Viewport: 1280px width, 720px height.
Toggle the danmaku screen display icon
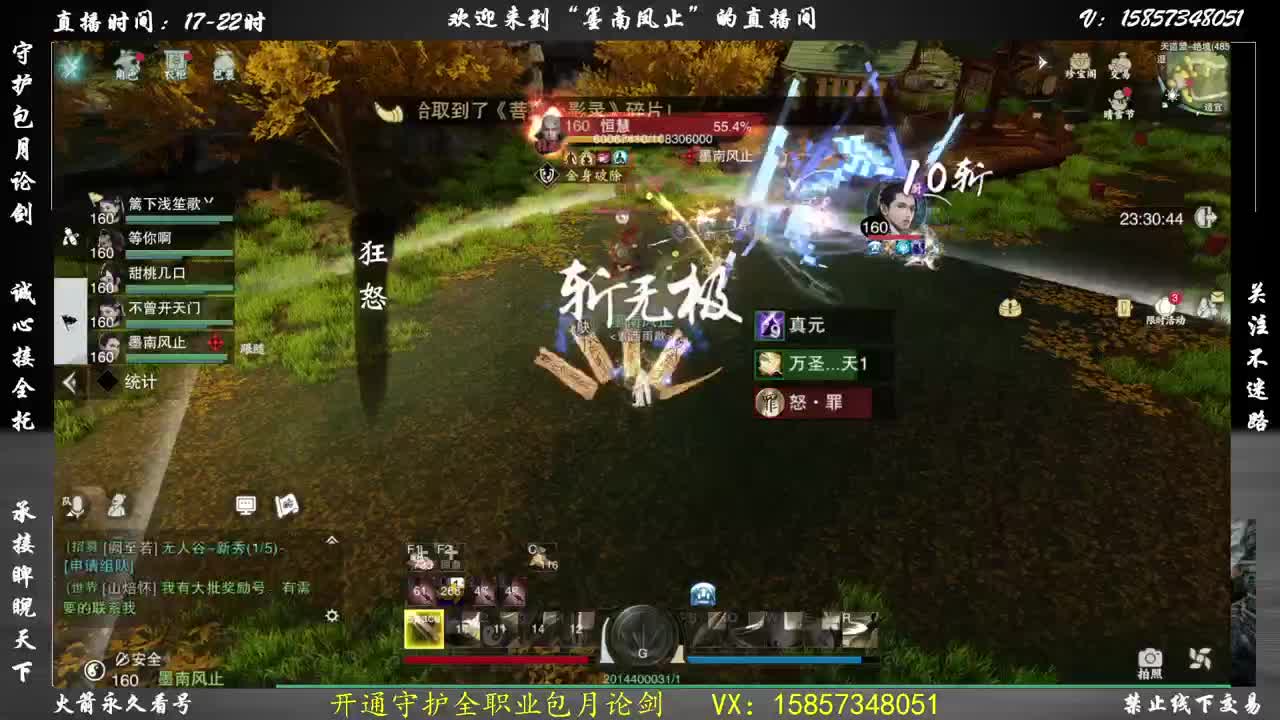coord(247,503)
